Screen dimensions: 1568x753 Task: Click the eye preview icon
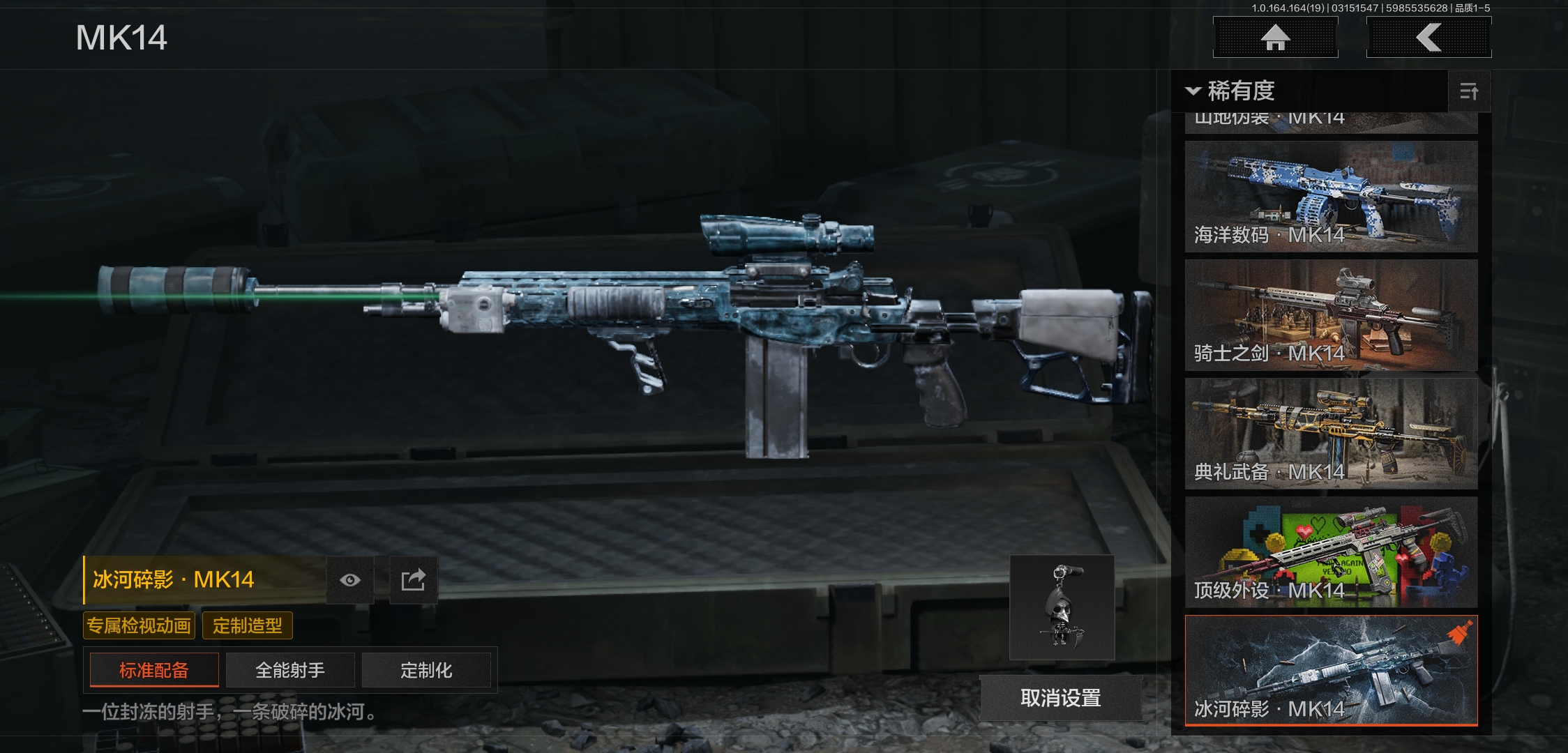coord(350,580)
